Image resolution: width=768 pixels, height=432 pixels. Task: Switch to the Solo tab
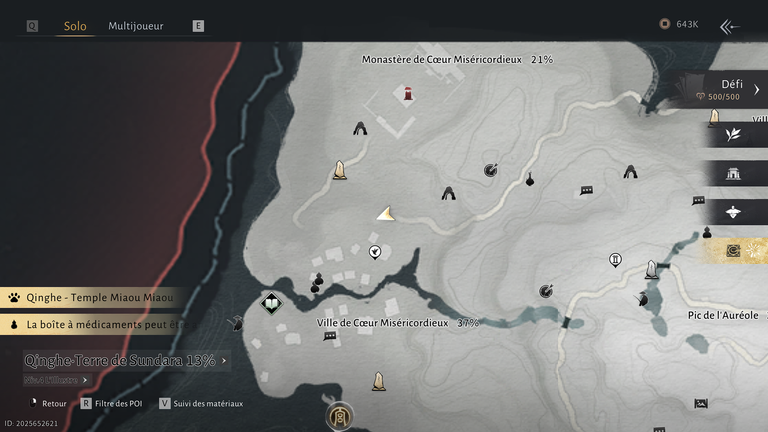75,26
